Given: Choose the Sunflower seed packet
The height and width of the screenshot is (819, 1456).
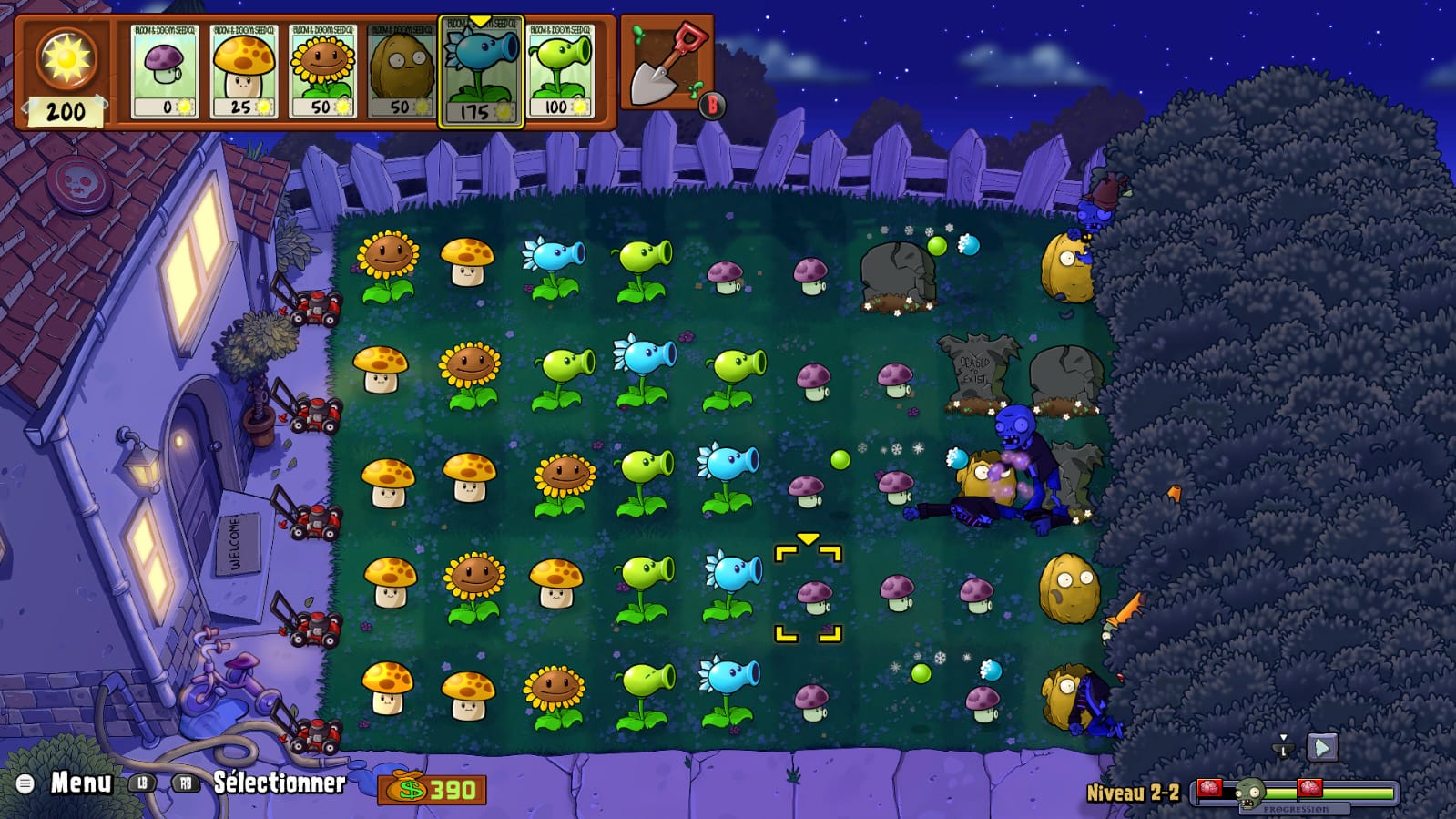Looking at the screenshot, I should click(322, 71).
